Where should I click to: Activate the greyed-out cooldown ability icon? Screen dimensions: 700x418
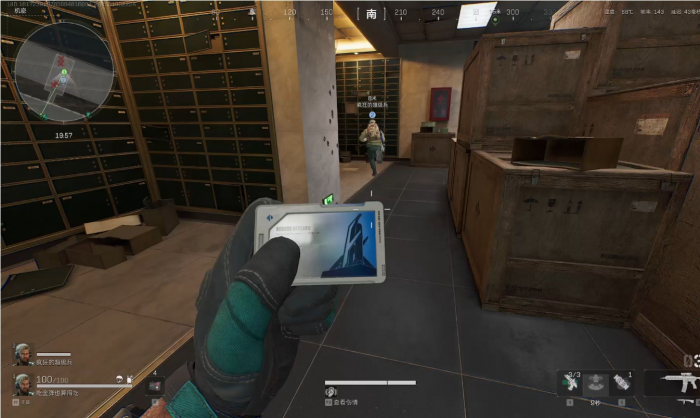pyautogui.click(x=597, y=383)
